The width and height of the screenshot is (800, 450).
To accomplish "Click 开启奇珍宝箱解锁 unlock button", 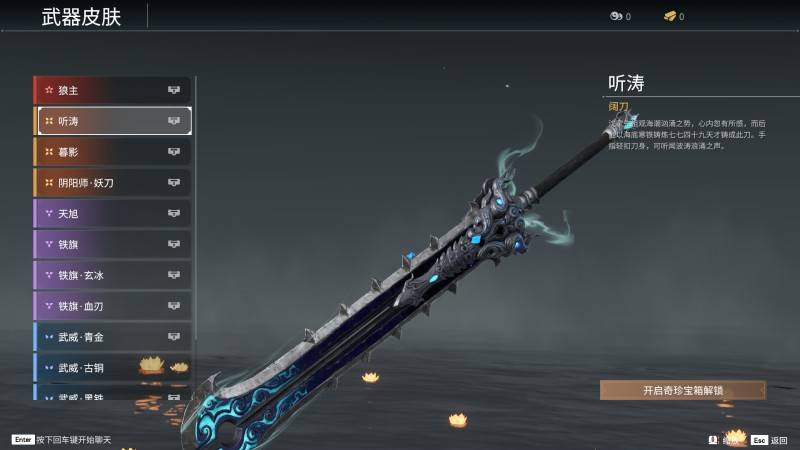I will click(683, 390).
